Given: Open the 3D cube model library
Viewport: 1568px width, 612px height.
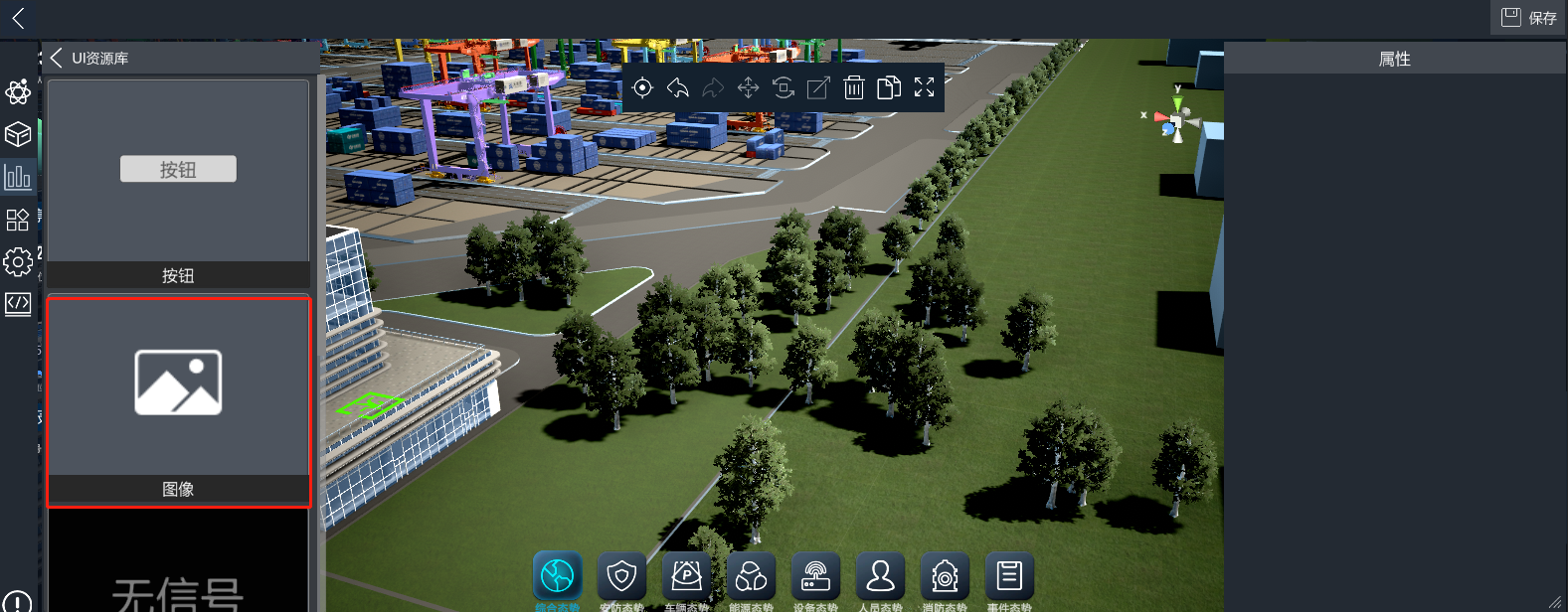Looking at the screenshot, I should click(x=18, y=134).
